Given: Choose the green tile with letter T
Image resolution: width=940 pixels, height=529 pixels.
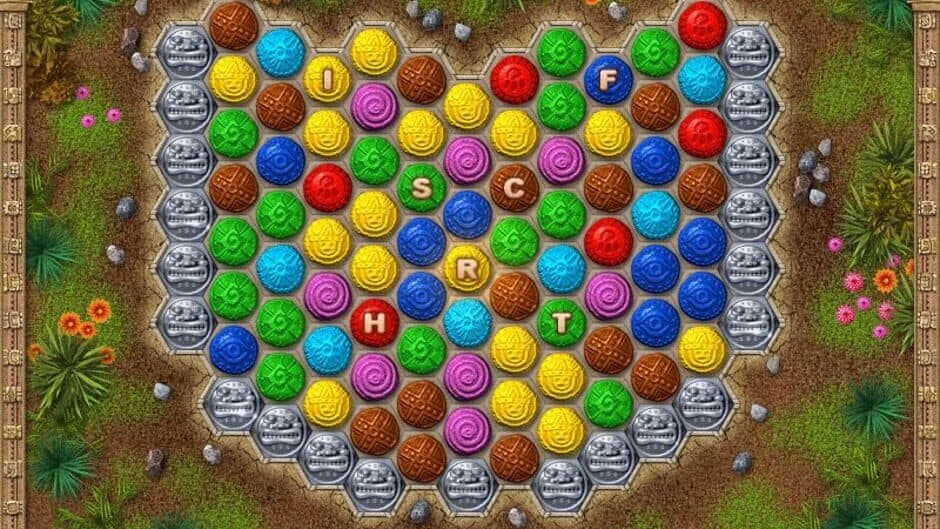Looking at the screenshot, I should pyautogui.click(x=561, y=322).
